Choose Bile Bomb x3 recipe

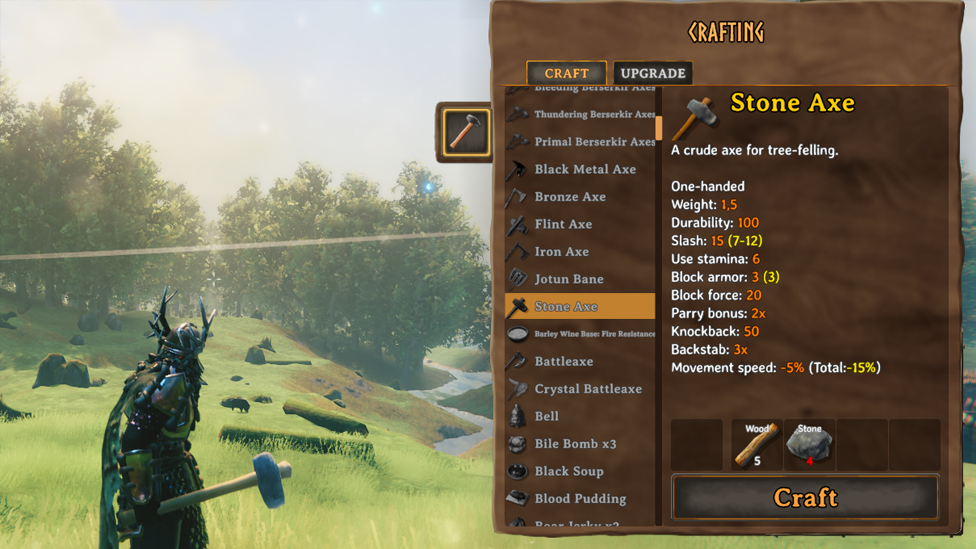575,444
